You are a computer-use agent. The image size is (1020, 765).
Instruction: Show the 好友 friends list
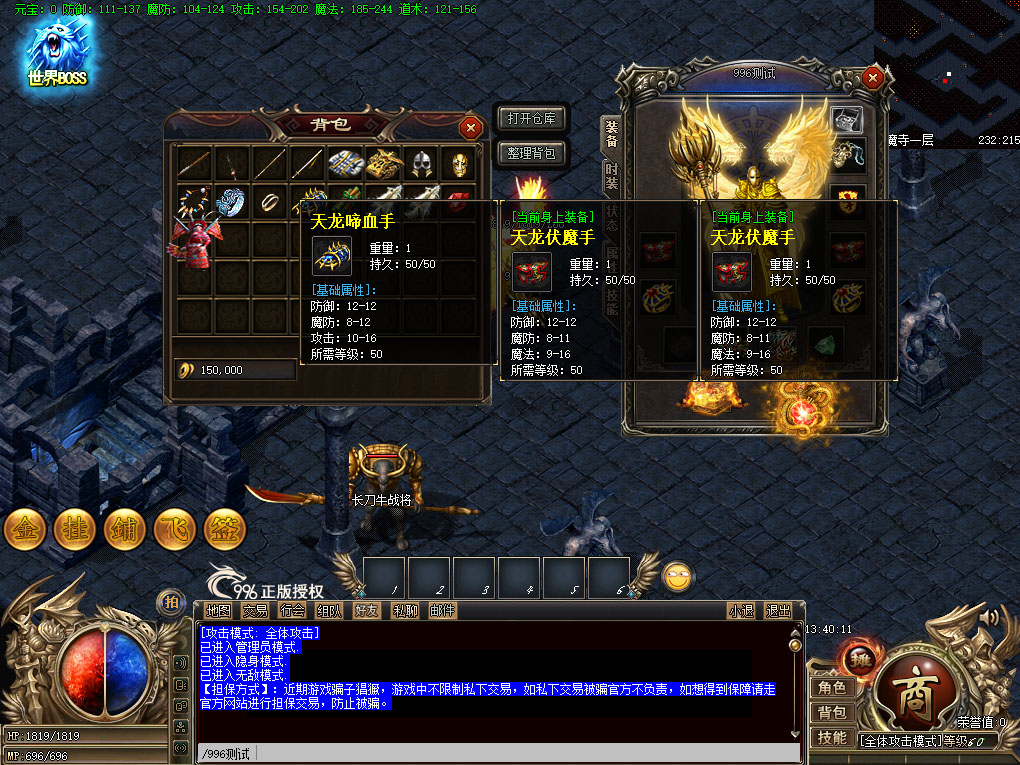pos(367,610)
